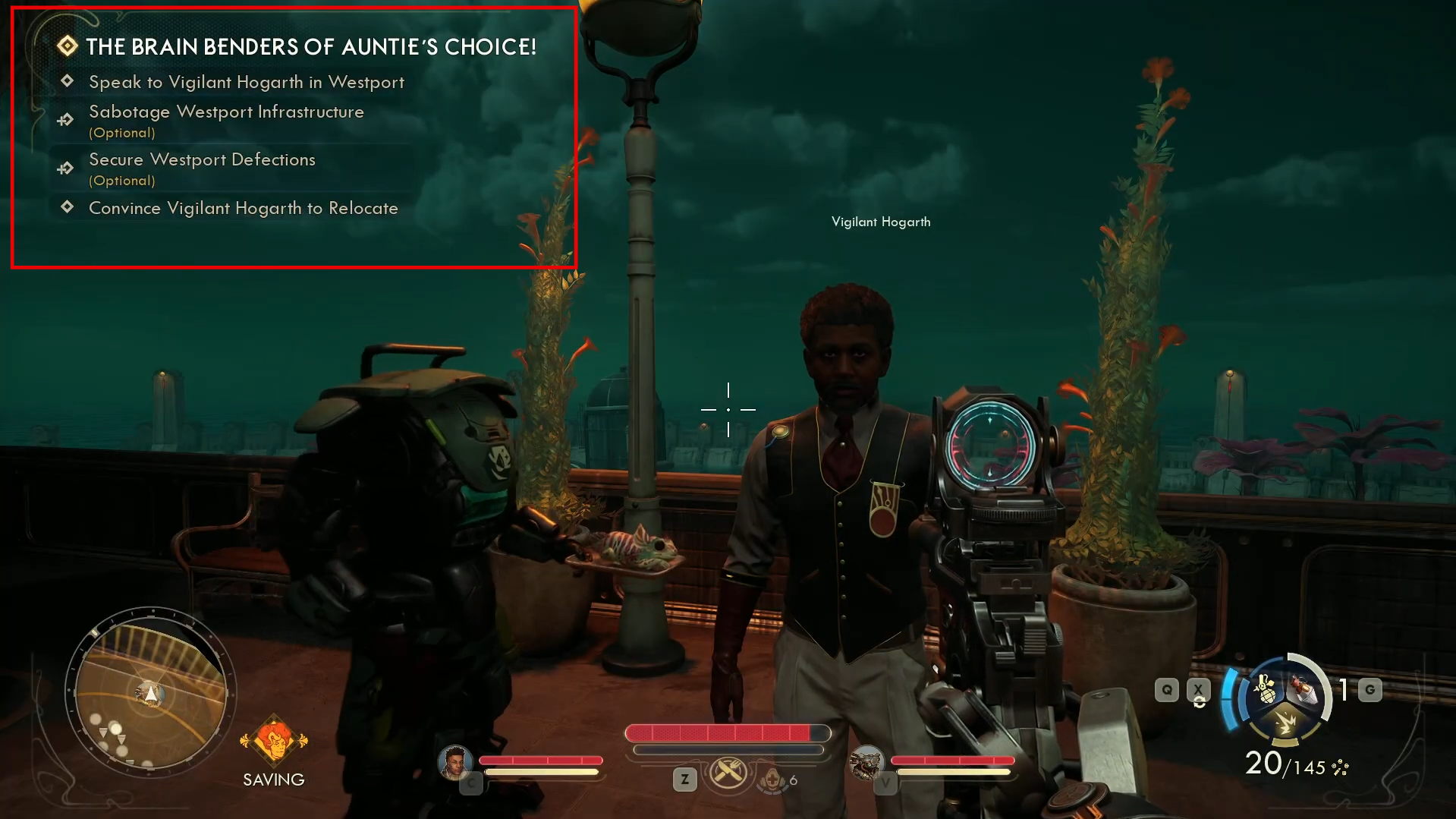This screenshot has width=1456, height=819.
Task: Select the left companion portrait
Action: click(454, 762)
